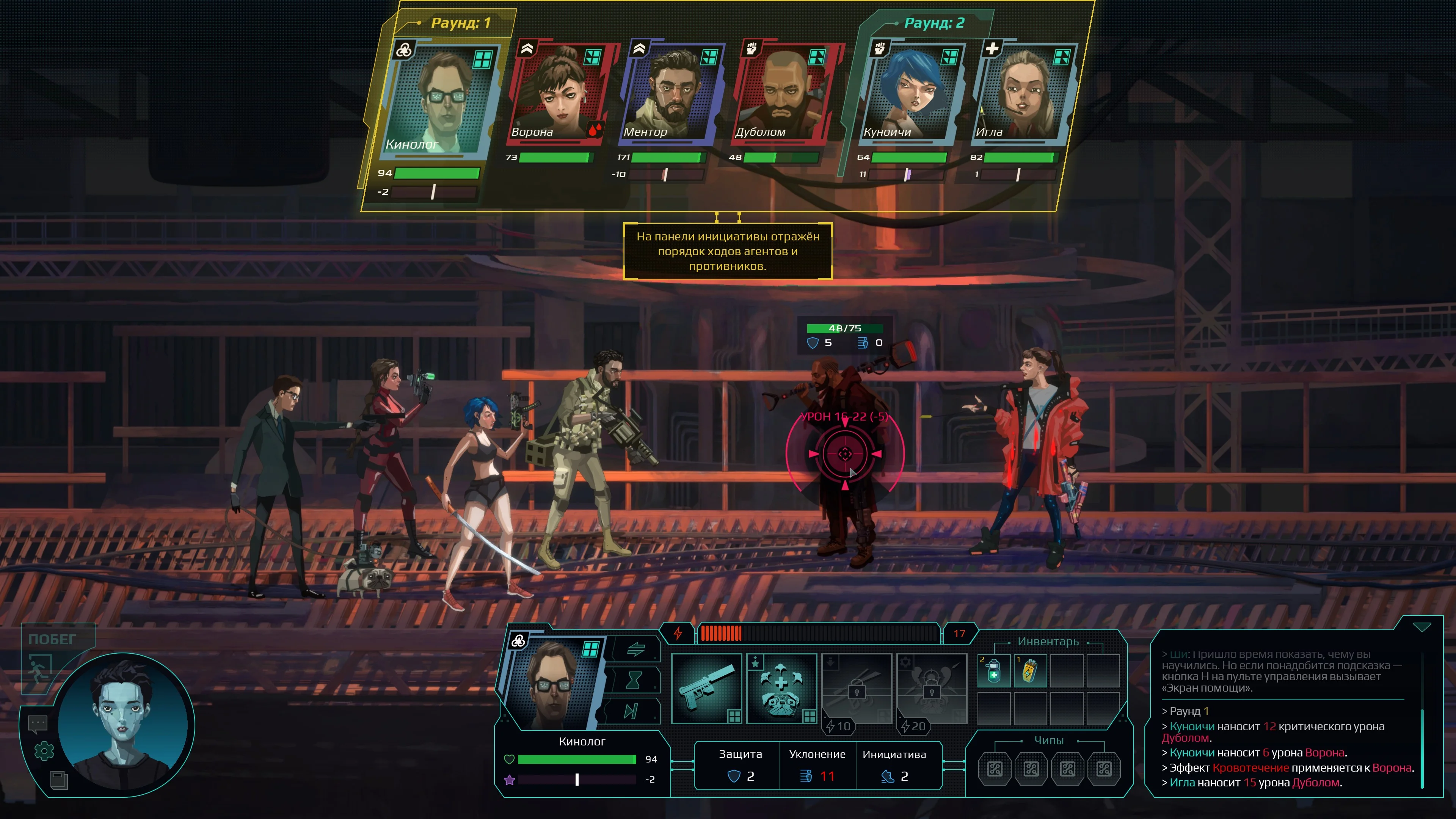Open the journal pages icon
Image resolution: width=1456 pixels, height=819 pixels.
point(59,780)
